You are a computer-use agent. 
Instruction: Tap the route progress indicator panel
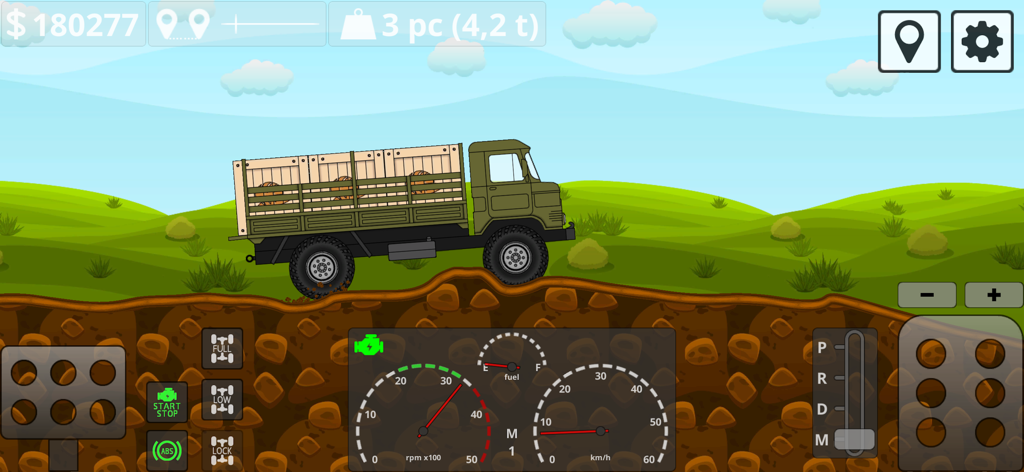(x=237, y=24)
